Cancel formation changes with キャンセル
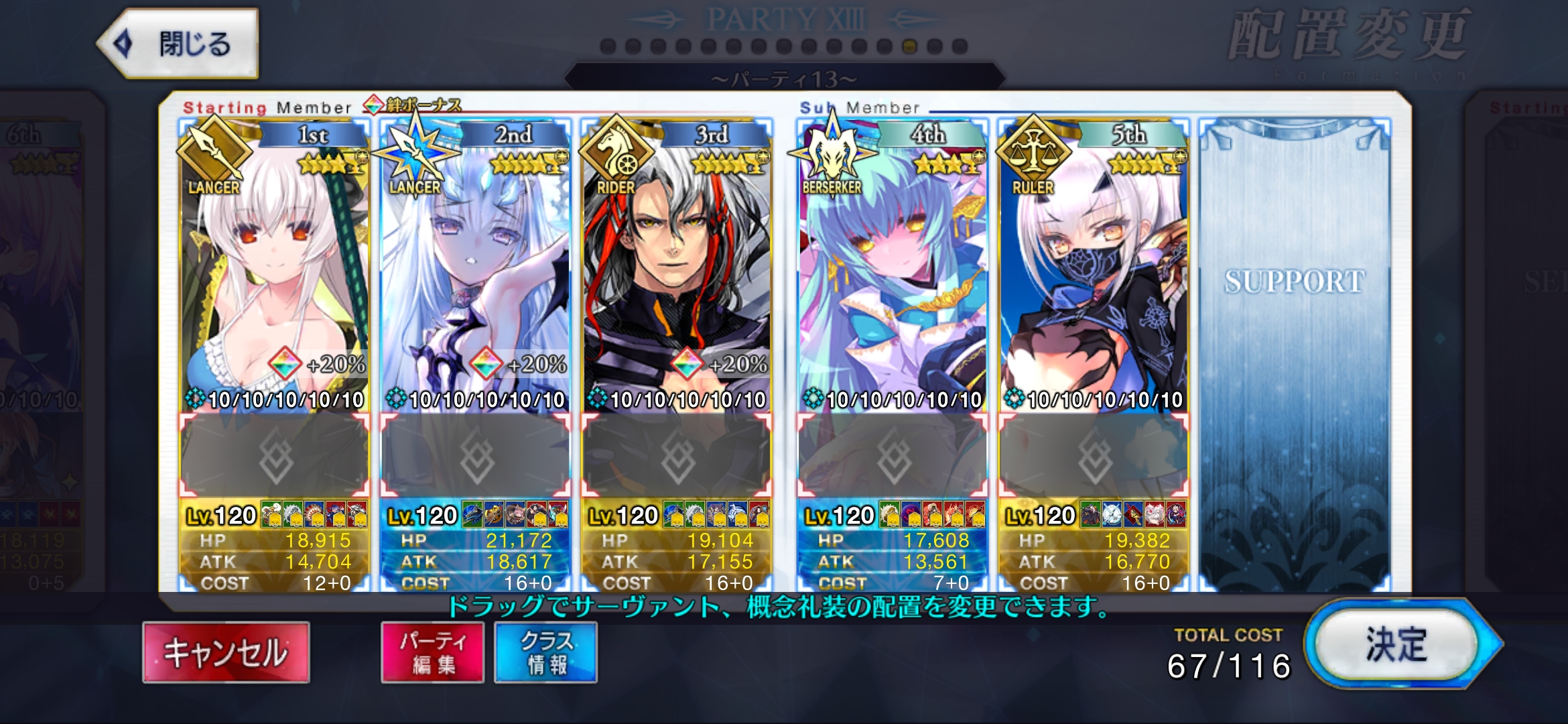The height and width of the screenshot is (724, 1568). tap(226, 652)
